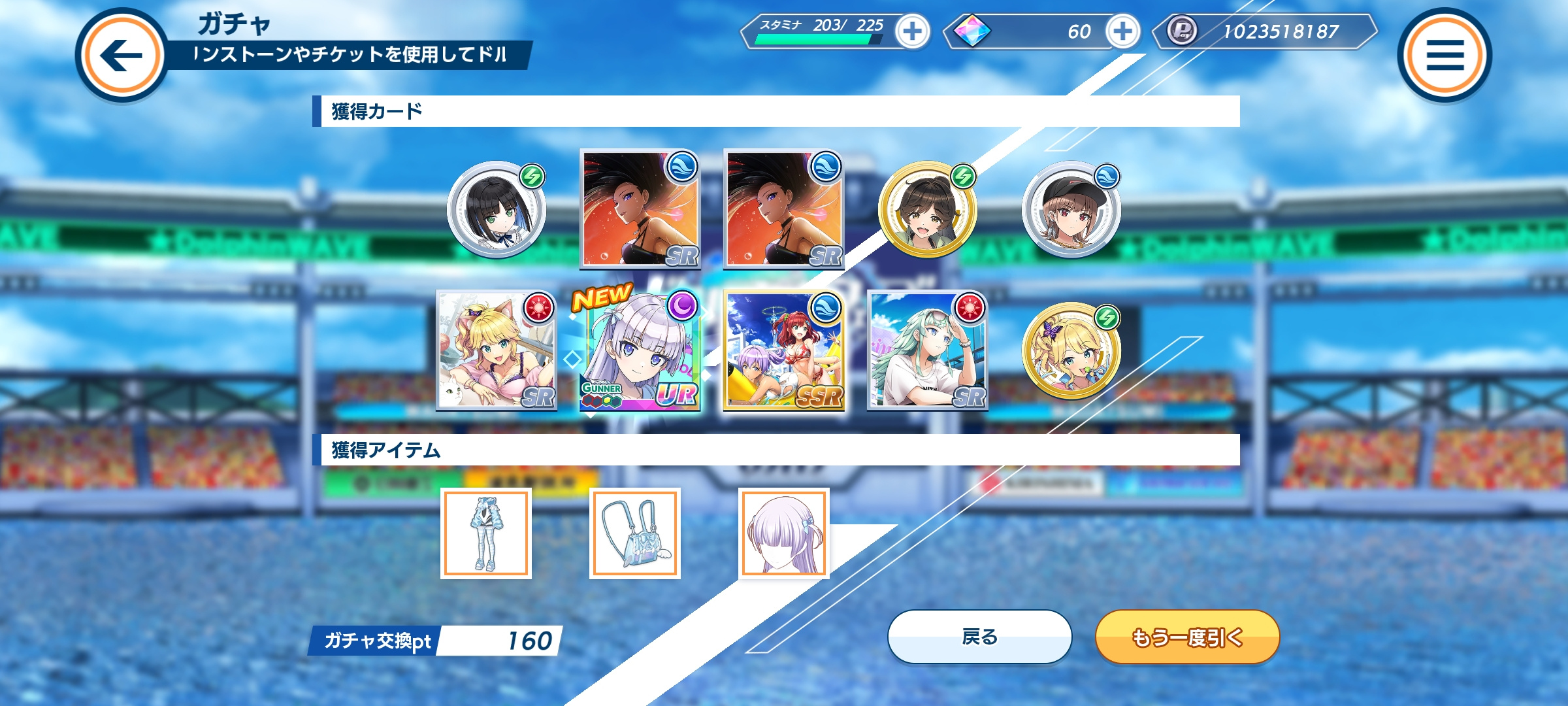Go back with the orange arrow button
Screen dimensions: 1568x706
click(x=122, y=56)
